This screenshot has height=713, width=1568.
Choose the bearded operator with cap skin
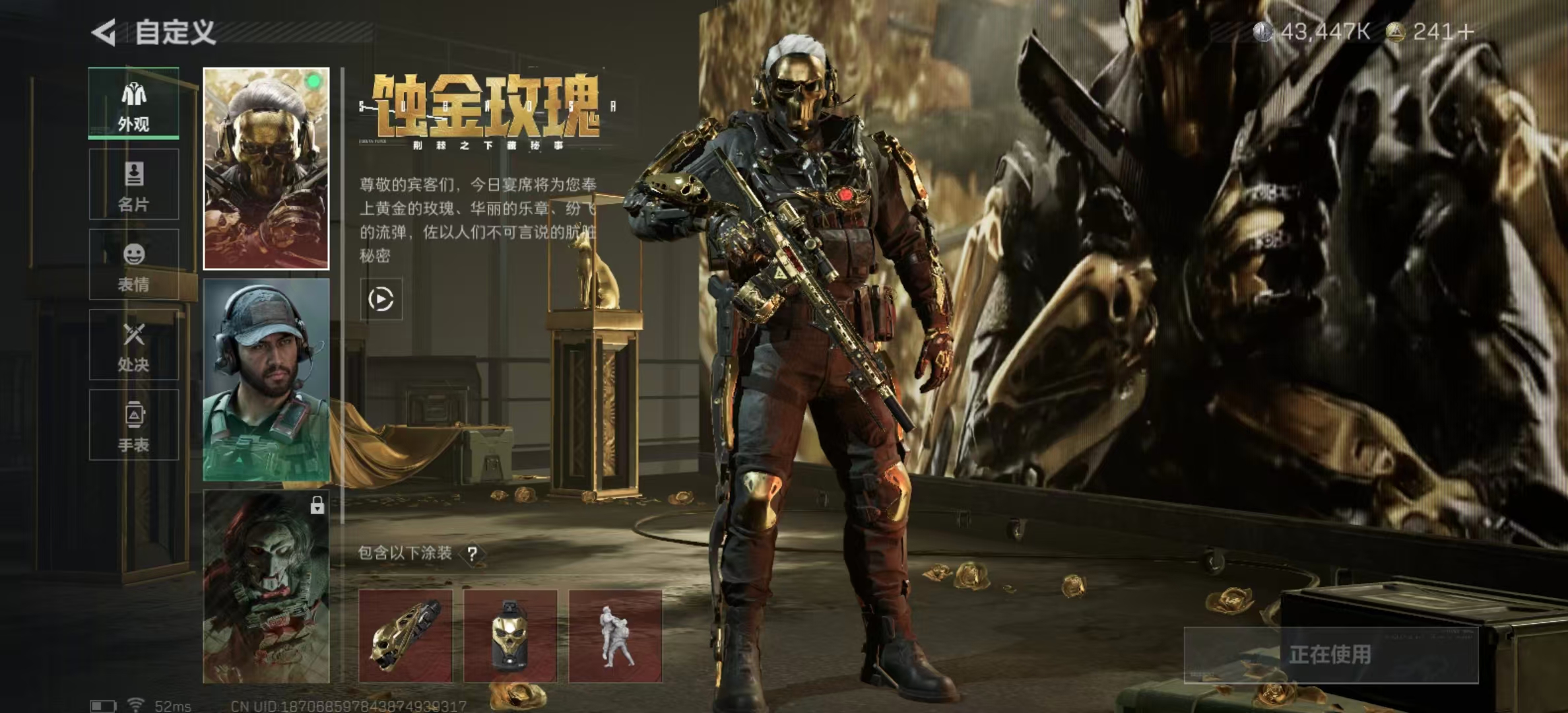(266, 380)
